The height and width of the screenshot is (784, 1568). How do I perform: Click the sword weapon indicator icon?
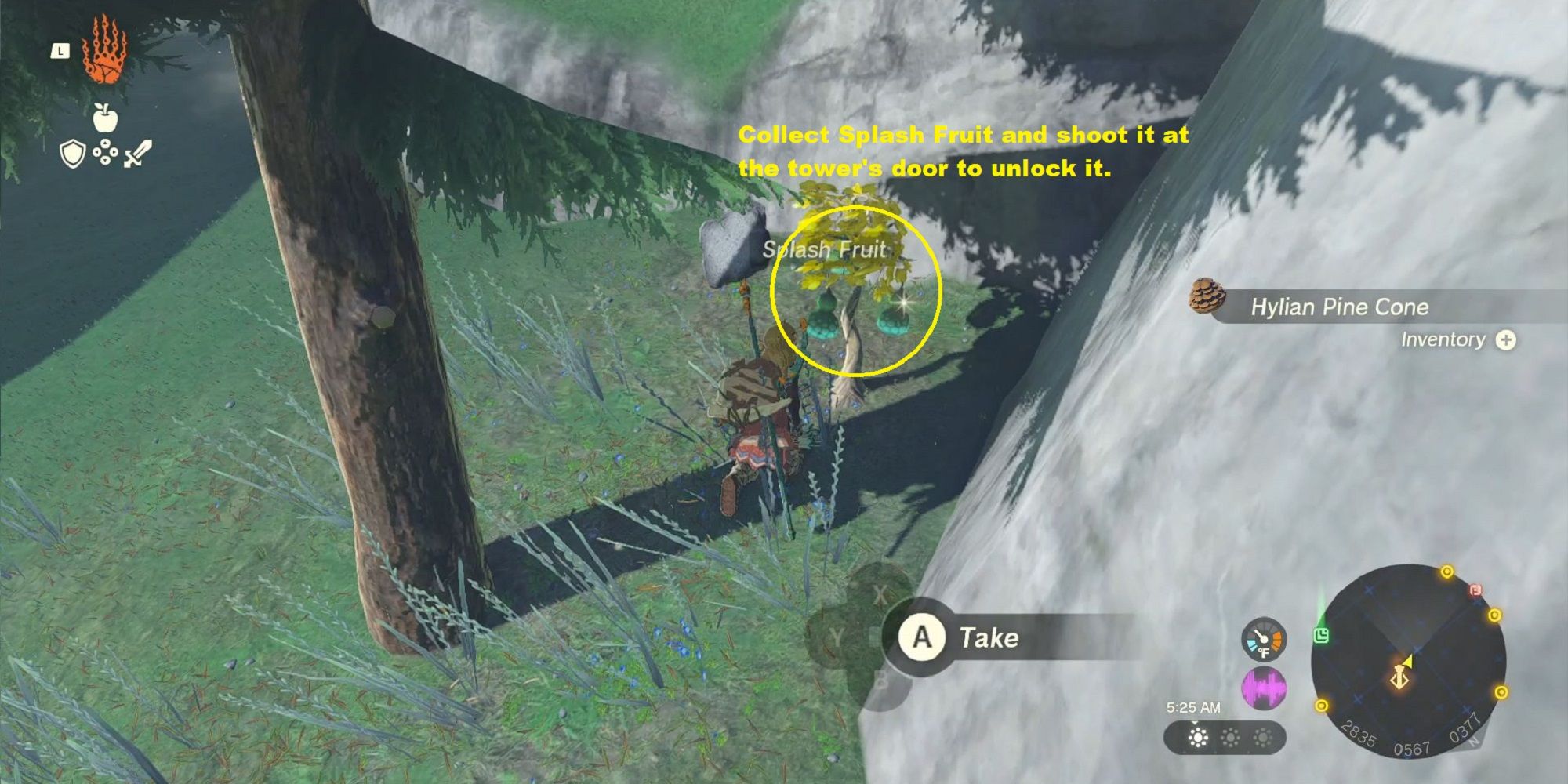[139, 152]
